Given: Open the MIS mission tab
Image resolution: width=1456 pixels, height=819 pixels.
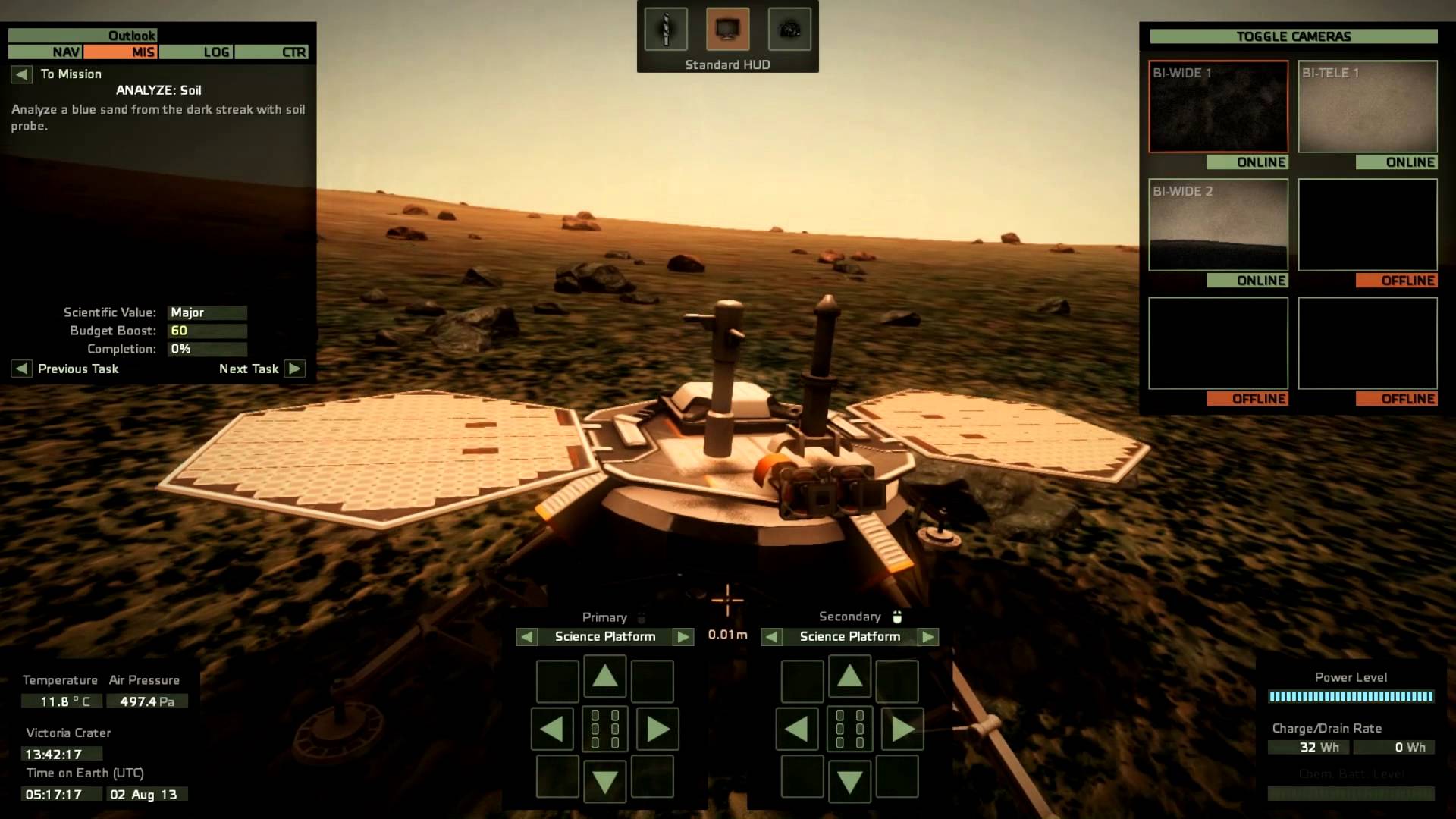Looking at the screenshot, I should 121,52.
